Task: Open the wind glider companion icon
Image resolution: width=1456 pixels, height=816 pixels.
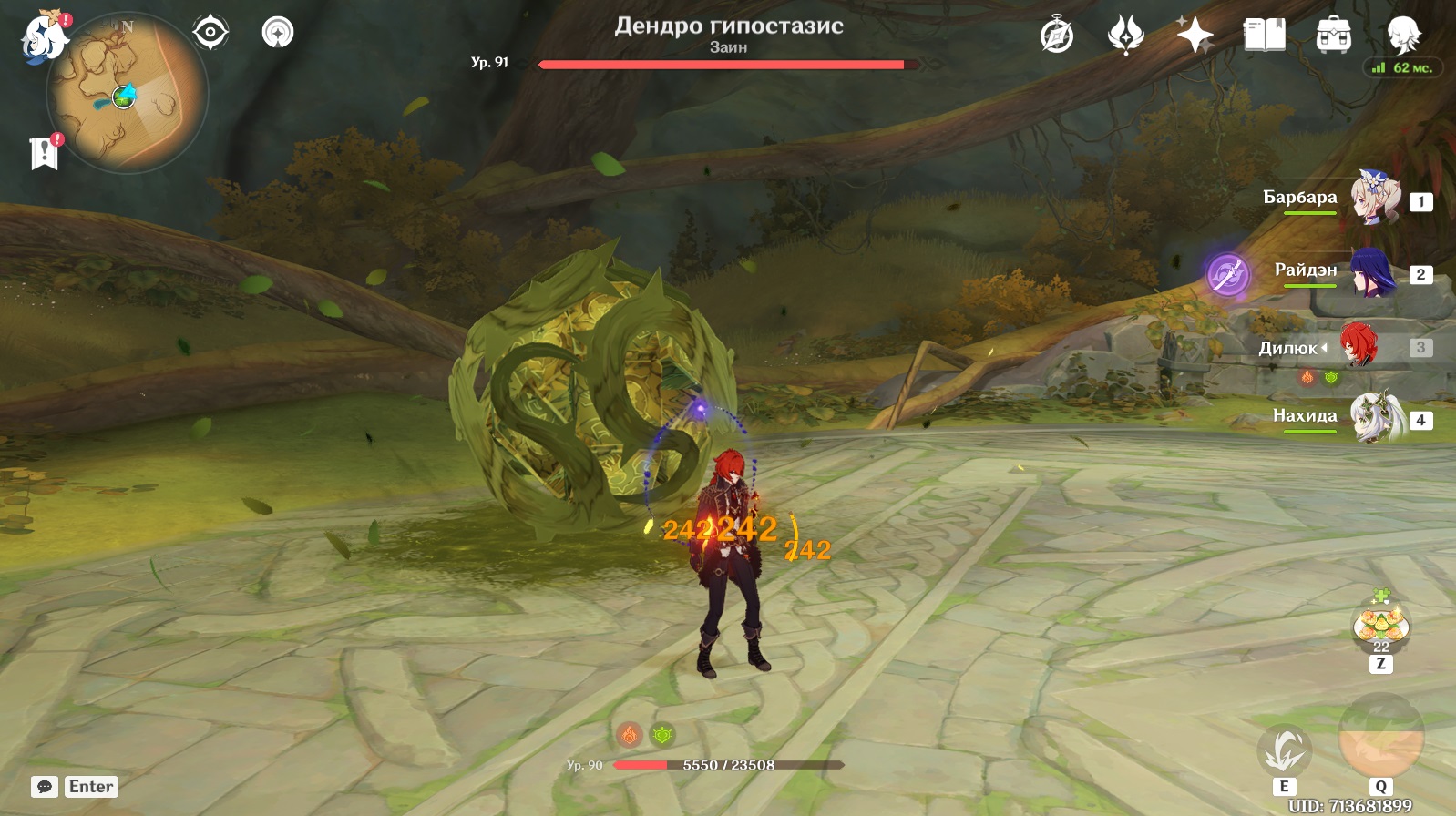Action: tap(278, 33)
